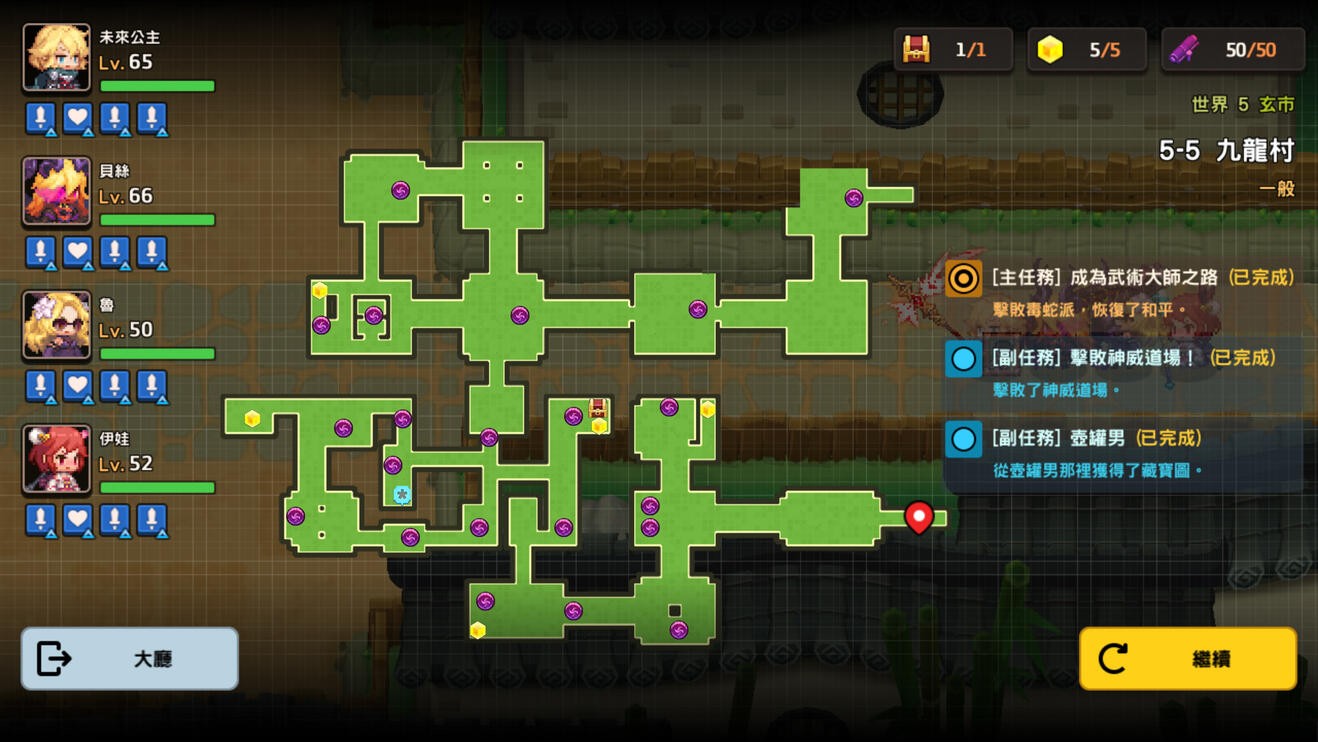Click the red location pin on map
The height and width of the screenshot is (742, 1318).
[x=919, y=516]
